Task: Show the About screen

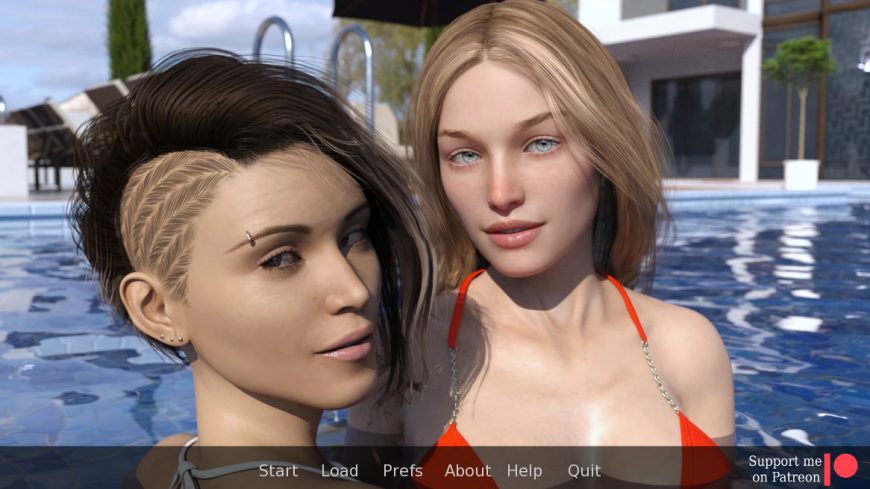Action: pyautogui.click(x=467, y=471)
